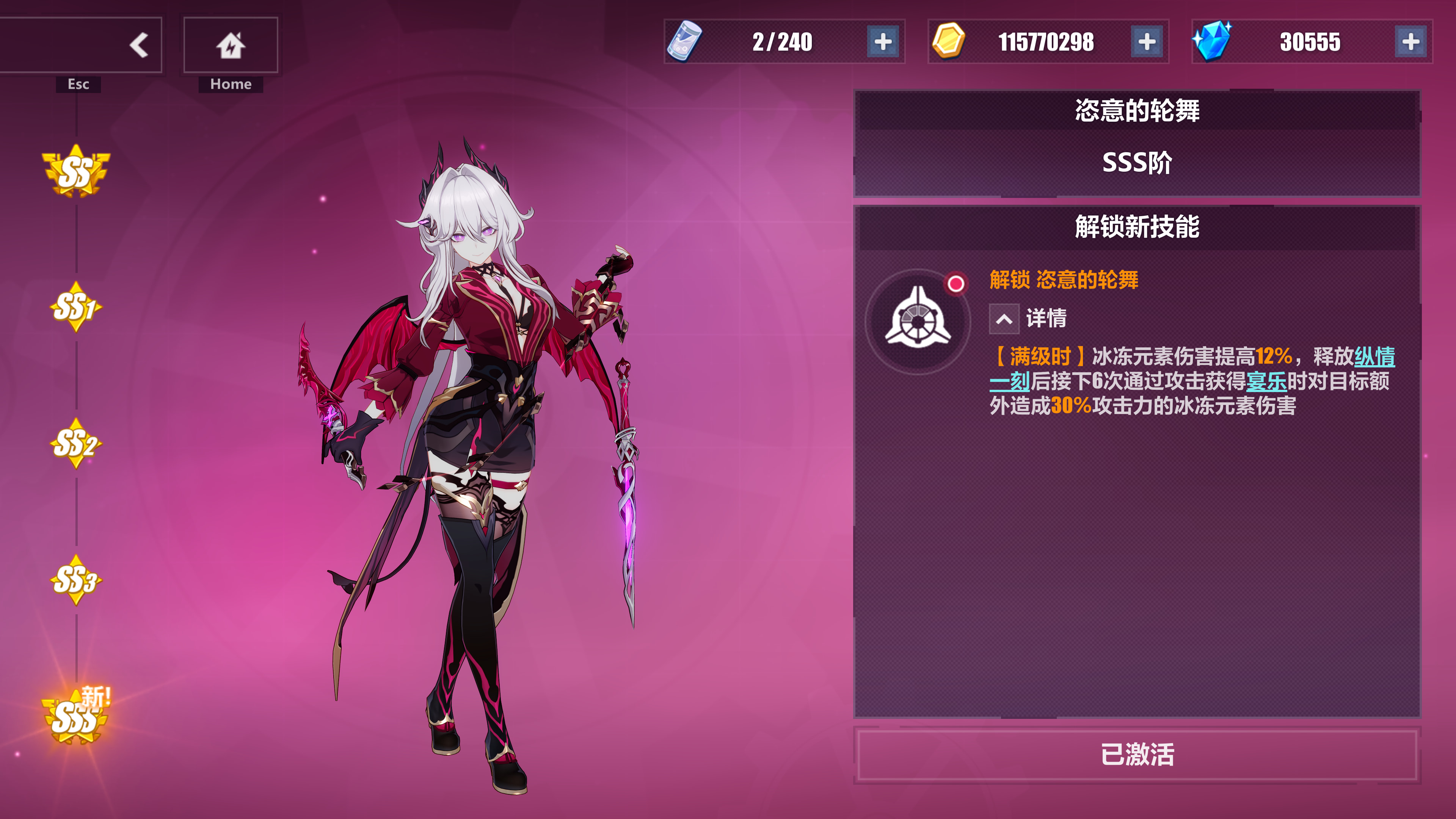Select the SS1 rank node

click(76, 308)
